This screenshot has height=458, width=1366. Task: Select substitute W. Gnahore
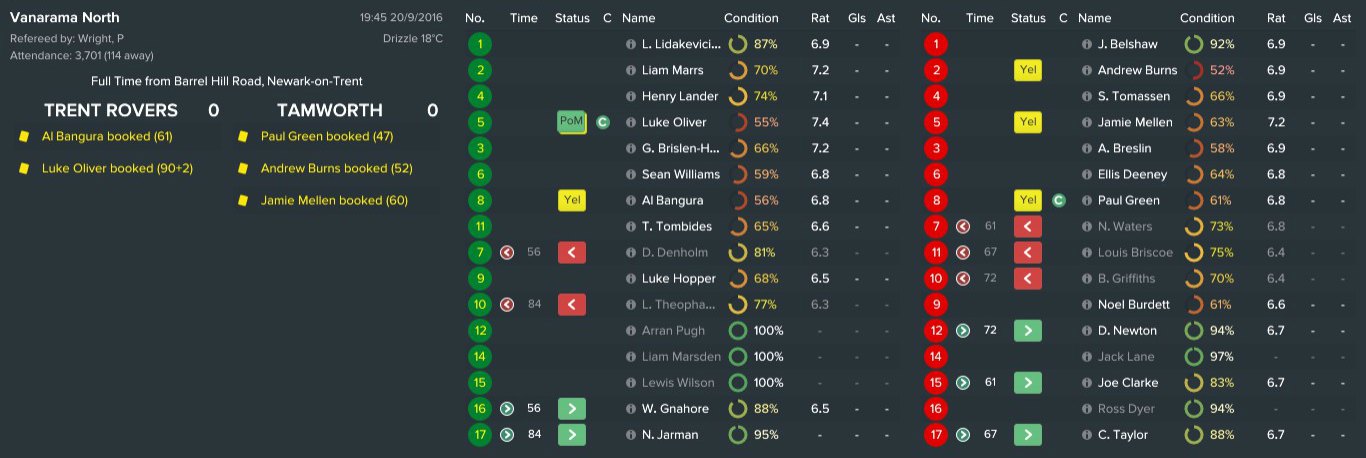tap(674, 408)
